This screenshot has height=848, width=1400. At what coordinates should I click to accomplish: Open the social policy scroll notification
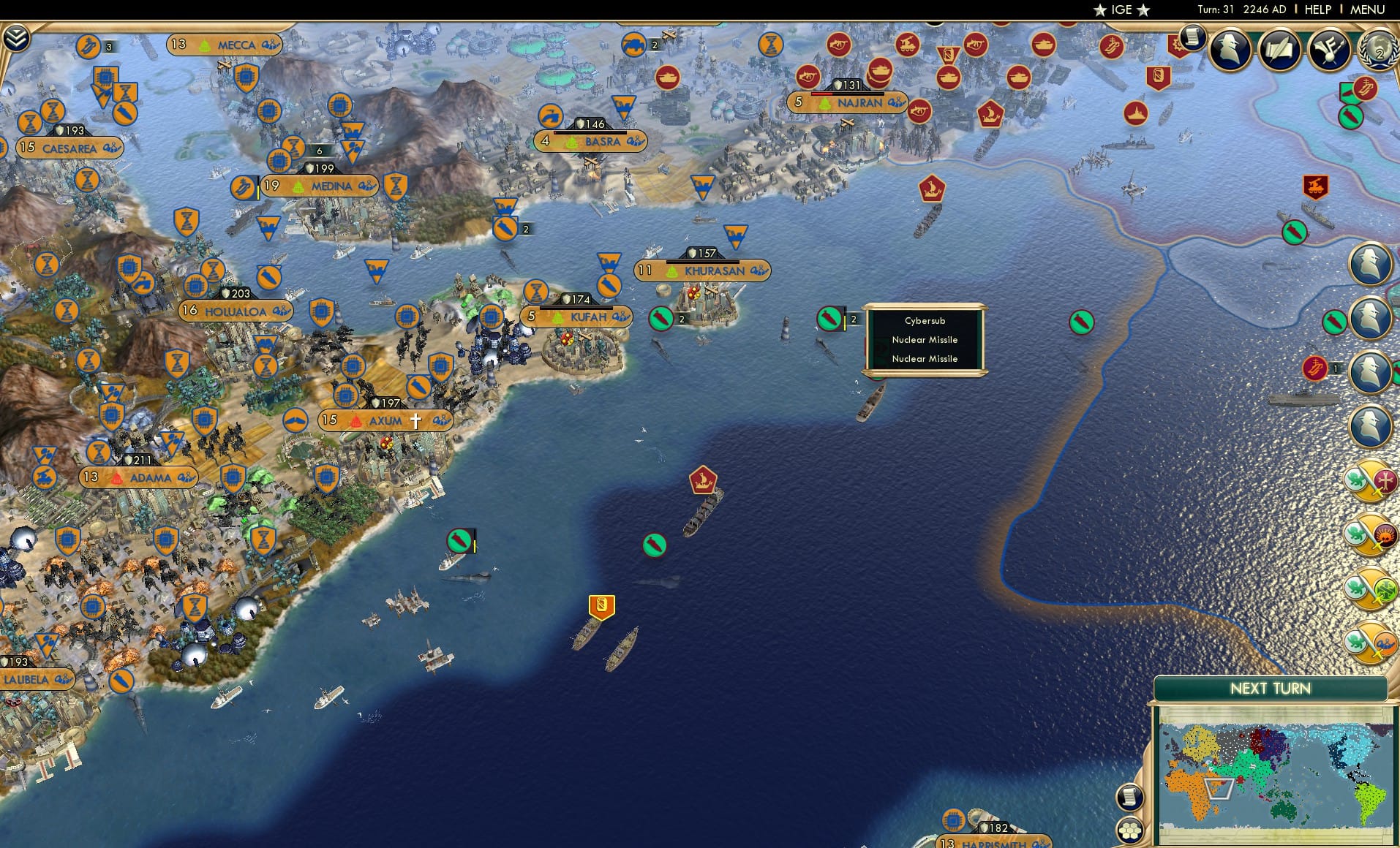[x=1192, y=38]
